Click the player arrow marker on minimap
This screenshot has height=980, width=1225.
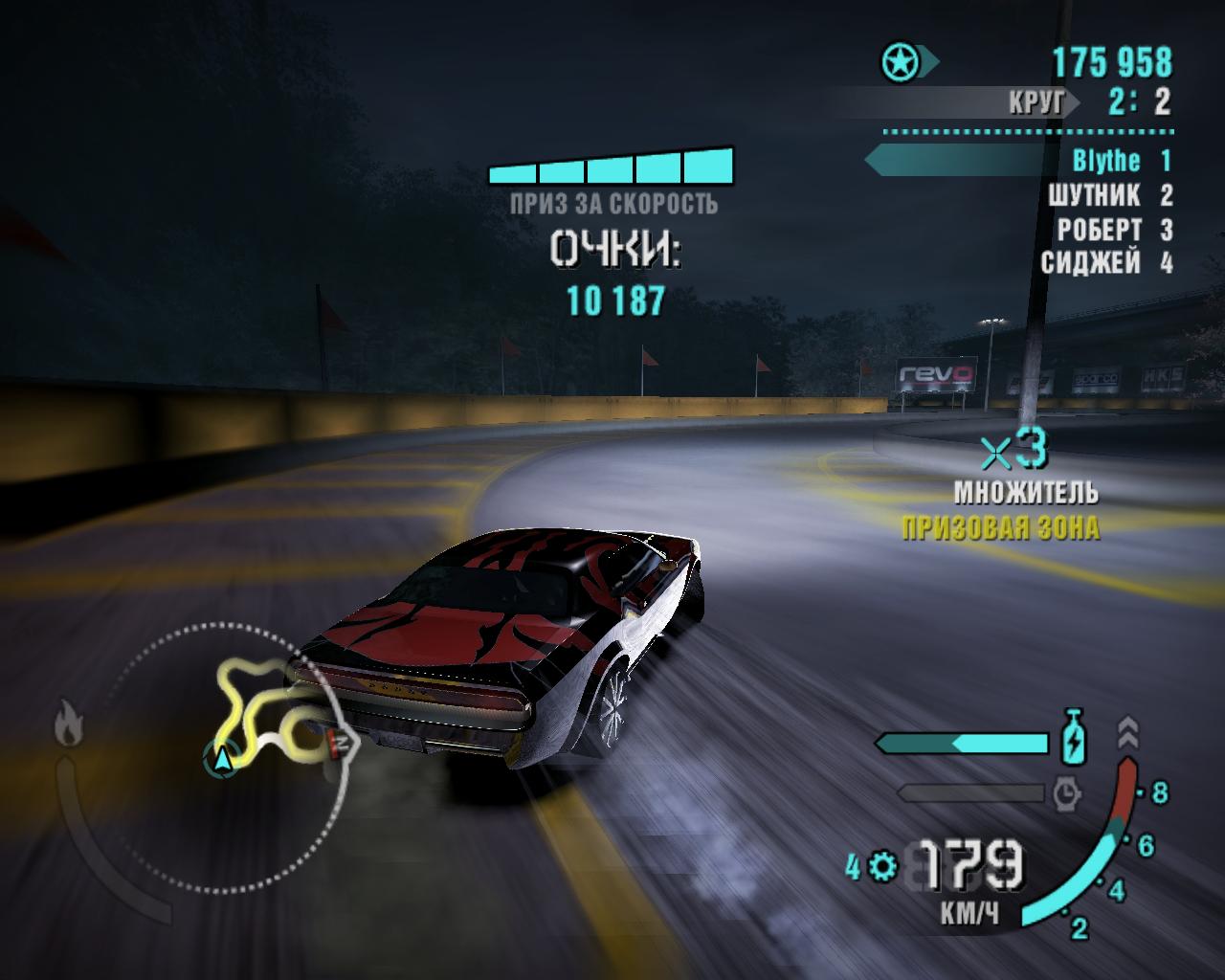click(223, 759)
